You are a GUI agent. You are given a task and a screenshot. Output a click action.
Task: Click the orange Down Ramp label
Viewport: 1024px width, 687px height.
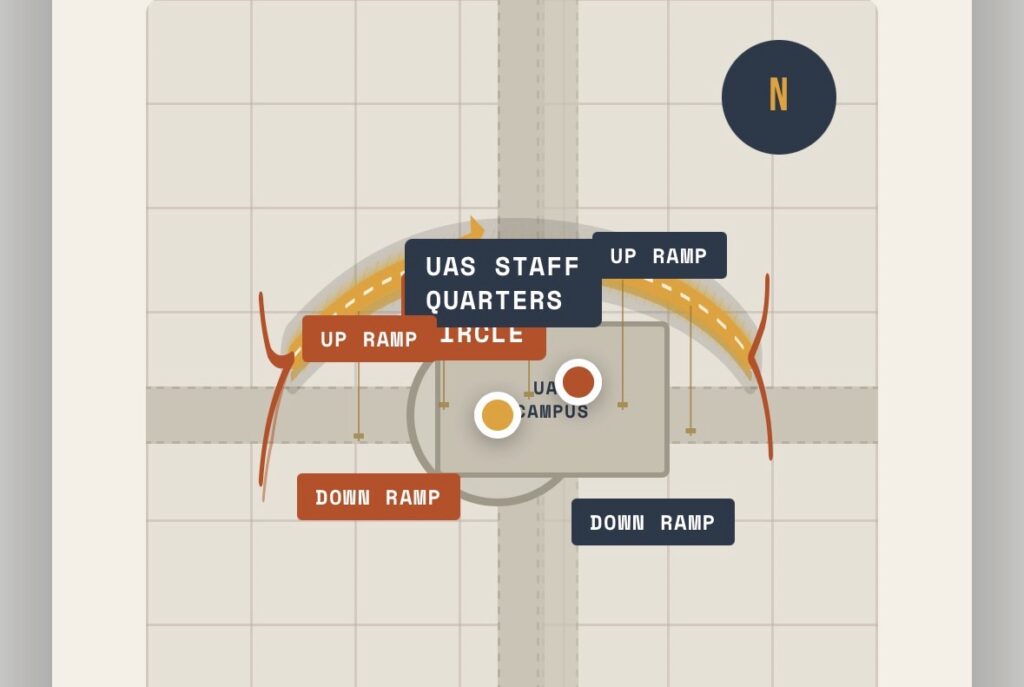pos(378,497)
